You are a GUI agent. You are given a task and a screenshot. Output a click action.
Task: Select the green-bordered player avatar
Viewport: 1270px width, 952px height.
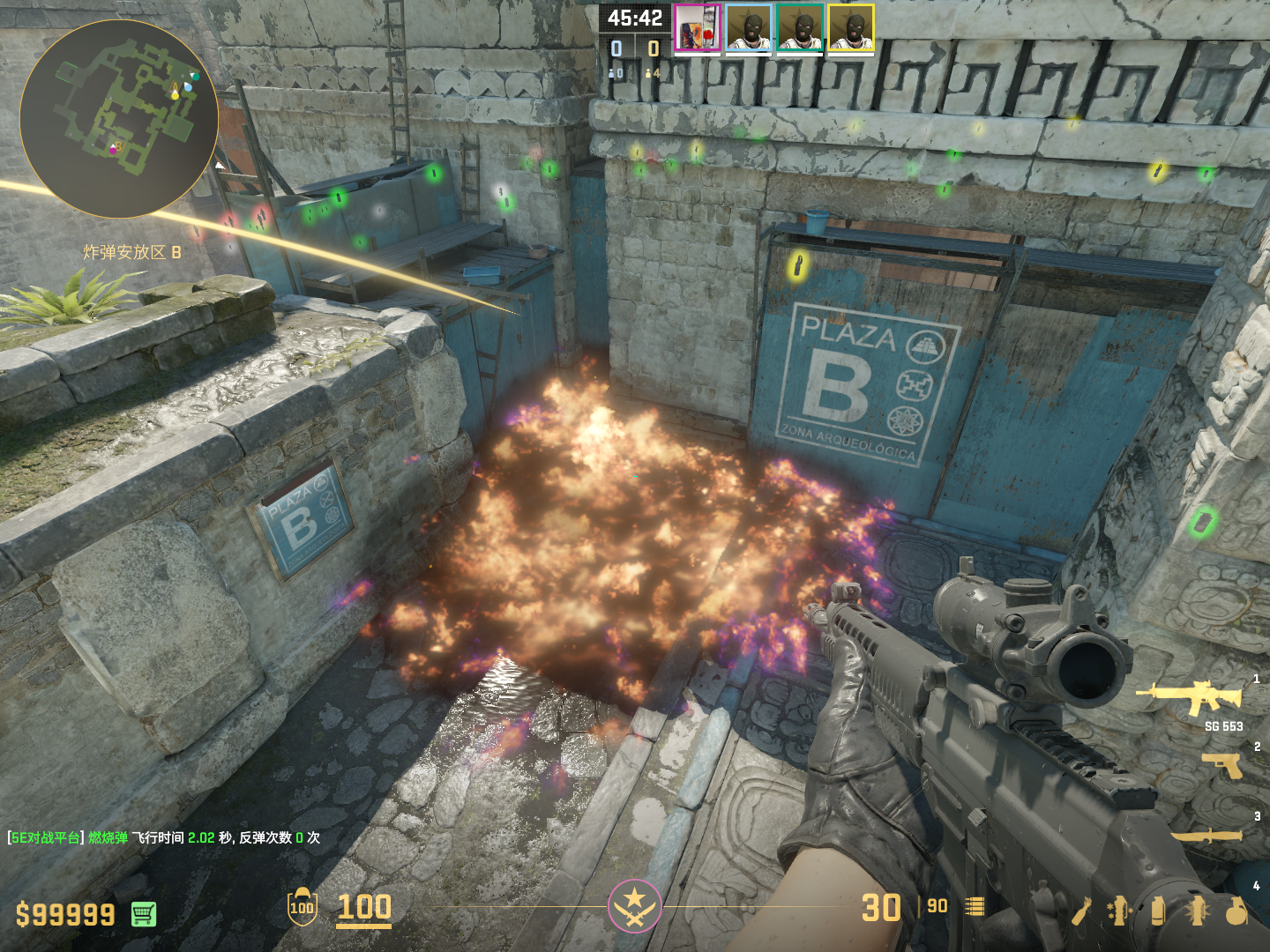point(800,28)
